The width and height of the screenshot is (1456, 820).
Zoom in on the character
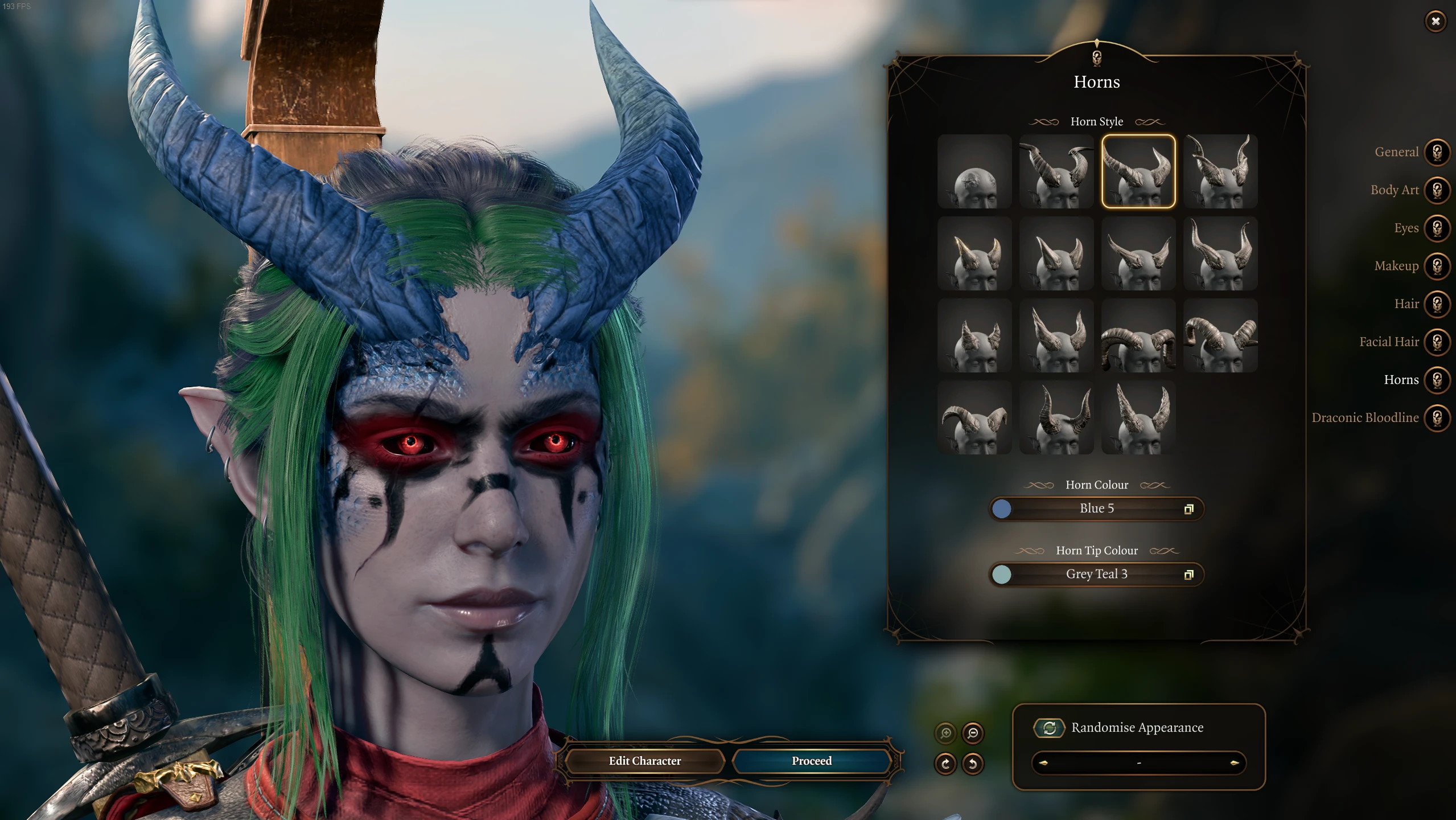coord(945,733)
